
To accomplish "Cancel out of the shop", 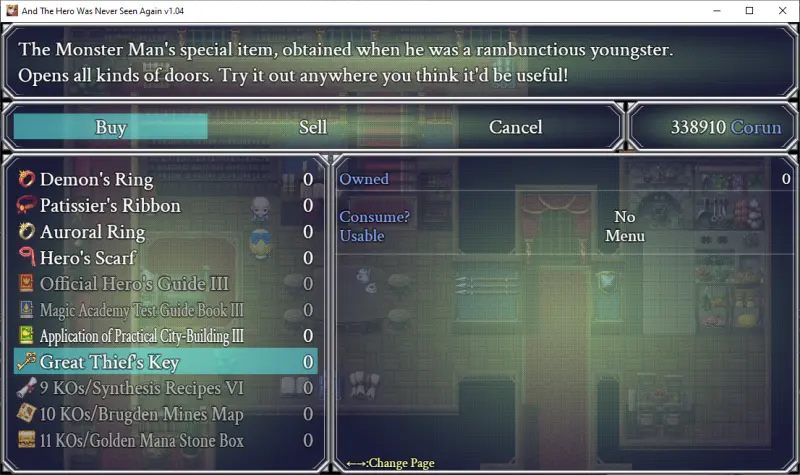I will (x=515, y=127).
